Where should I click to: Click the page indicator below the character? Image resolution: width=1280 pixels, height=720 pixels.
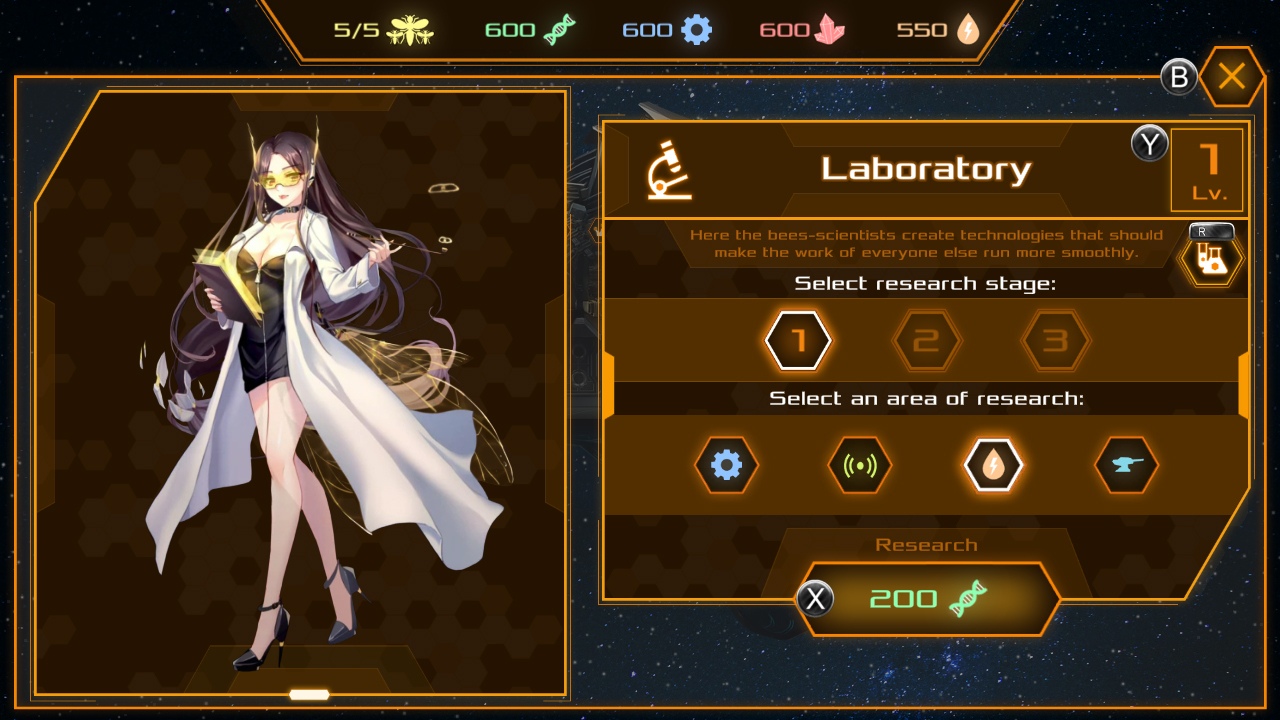click(x=310, y=694)
